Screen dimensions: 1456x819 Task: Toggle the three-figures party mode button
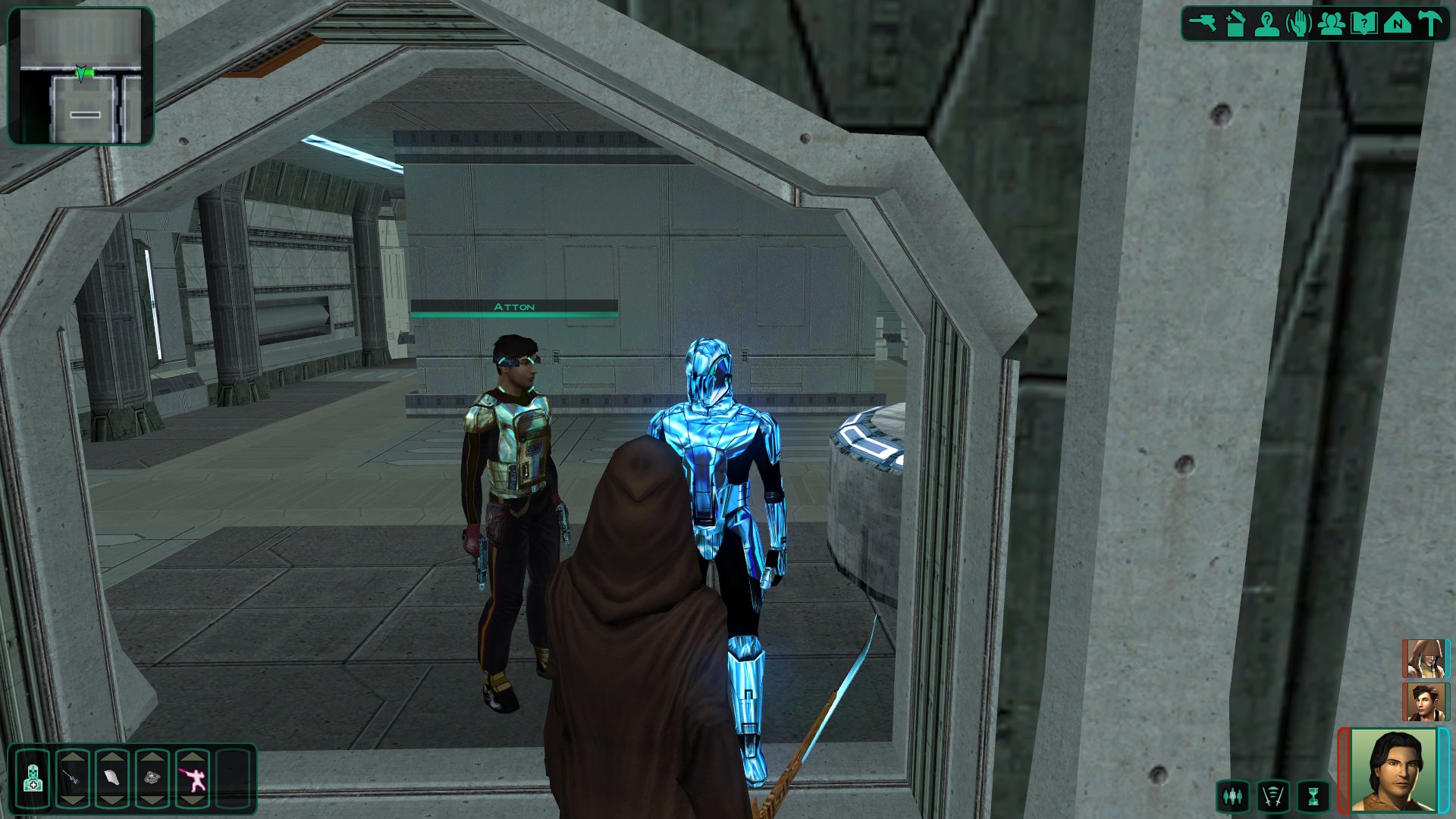(x=1233, y=796)
